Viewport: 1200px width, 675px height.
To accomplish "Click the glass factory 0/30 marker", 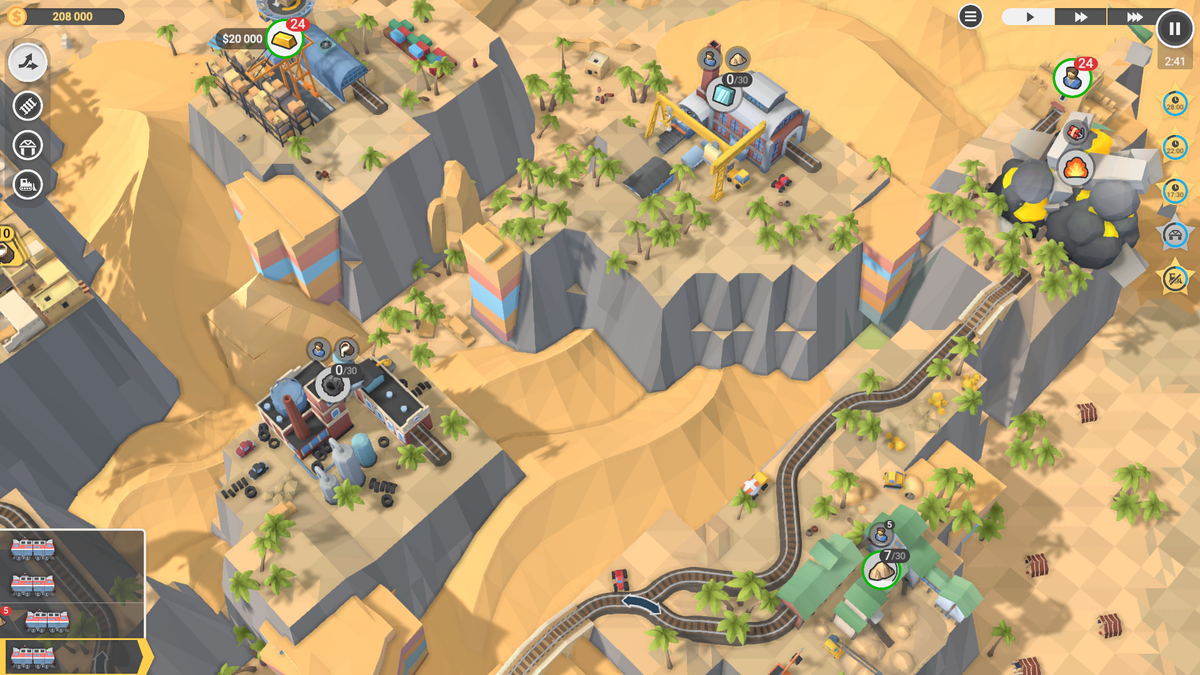I will point(725,95).
